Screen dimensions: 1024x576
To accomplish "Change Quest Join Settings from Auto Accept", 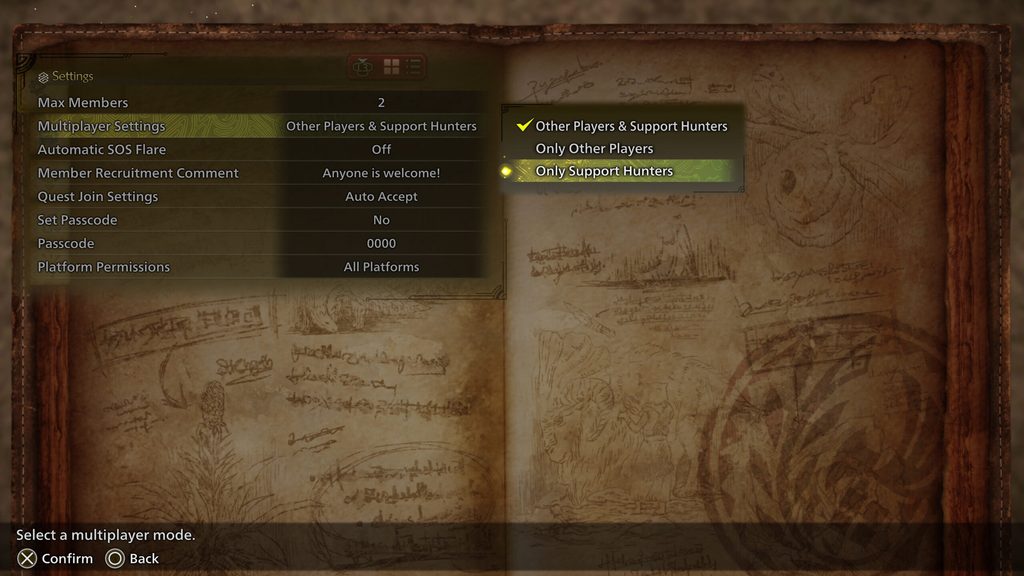I will [x=258, y=197].
